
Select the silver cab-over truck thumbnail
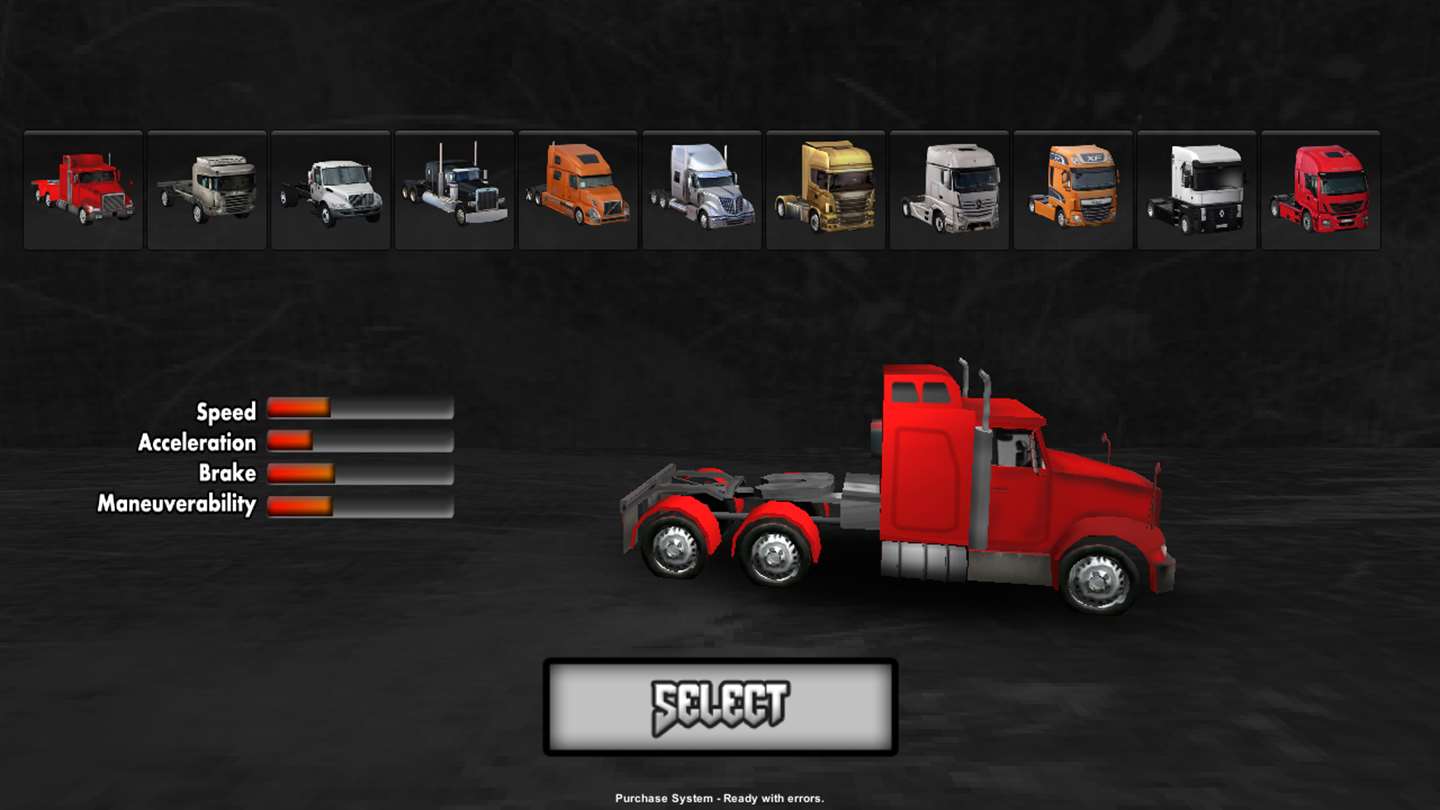pyautogui.click(x=950, y=189)
